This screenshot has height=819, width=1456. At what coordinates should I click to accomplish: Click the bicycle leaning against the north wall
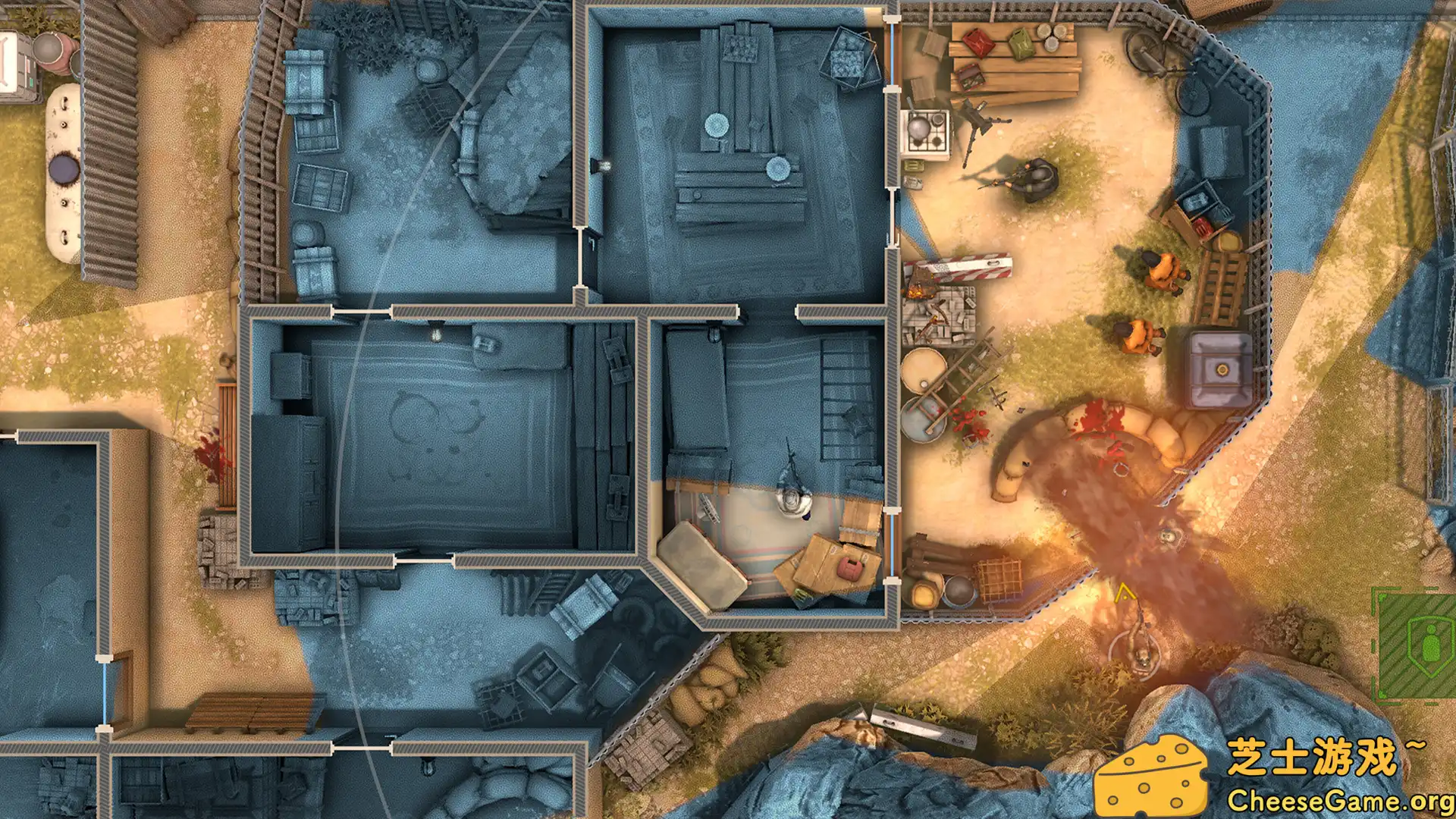point(1147,55)
